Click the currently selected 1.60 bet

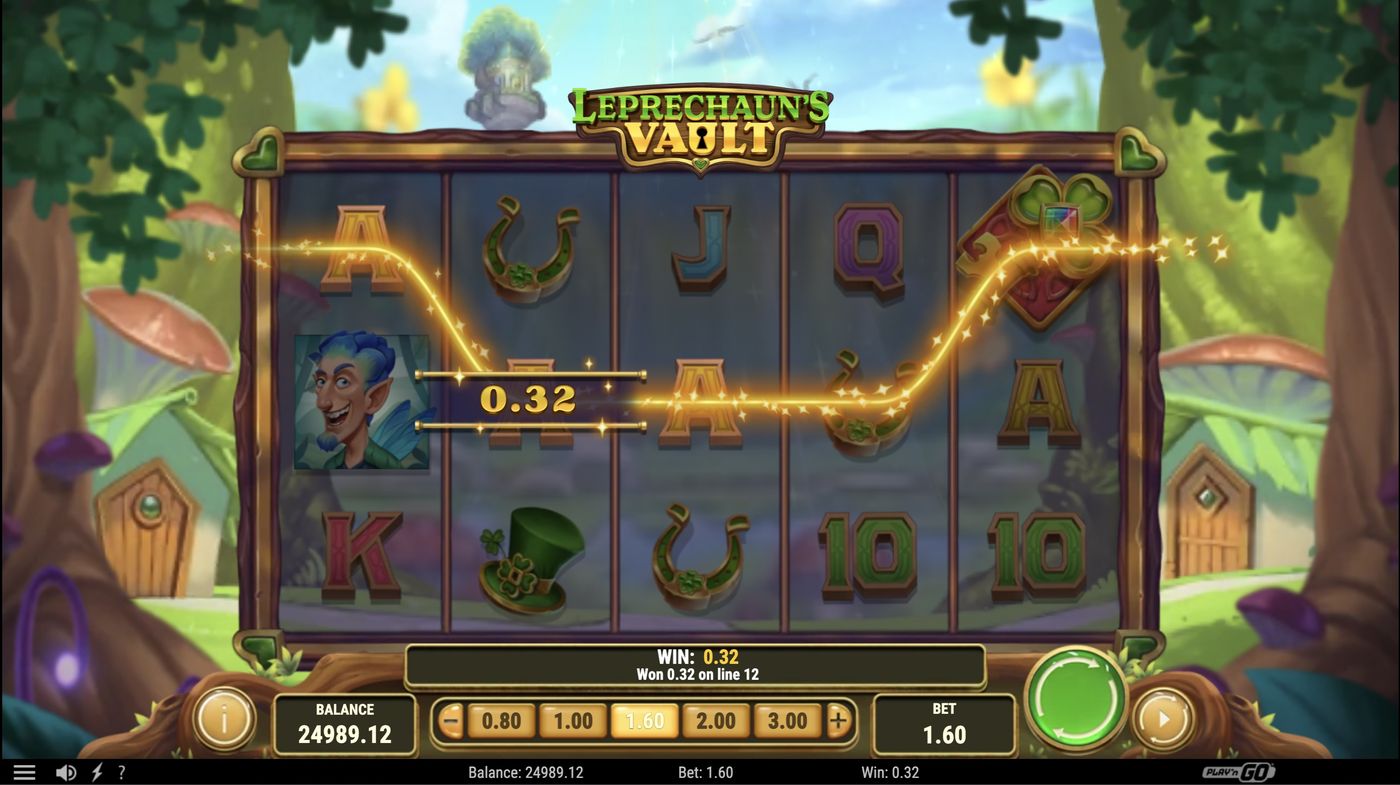click(643, 719)
